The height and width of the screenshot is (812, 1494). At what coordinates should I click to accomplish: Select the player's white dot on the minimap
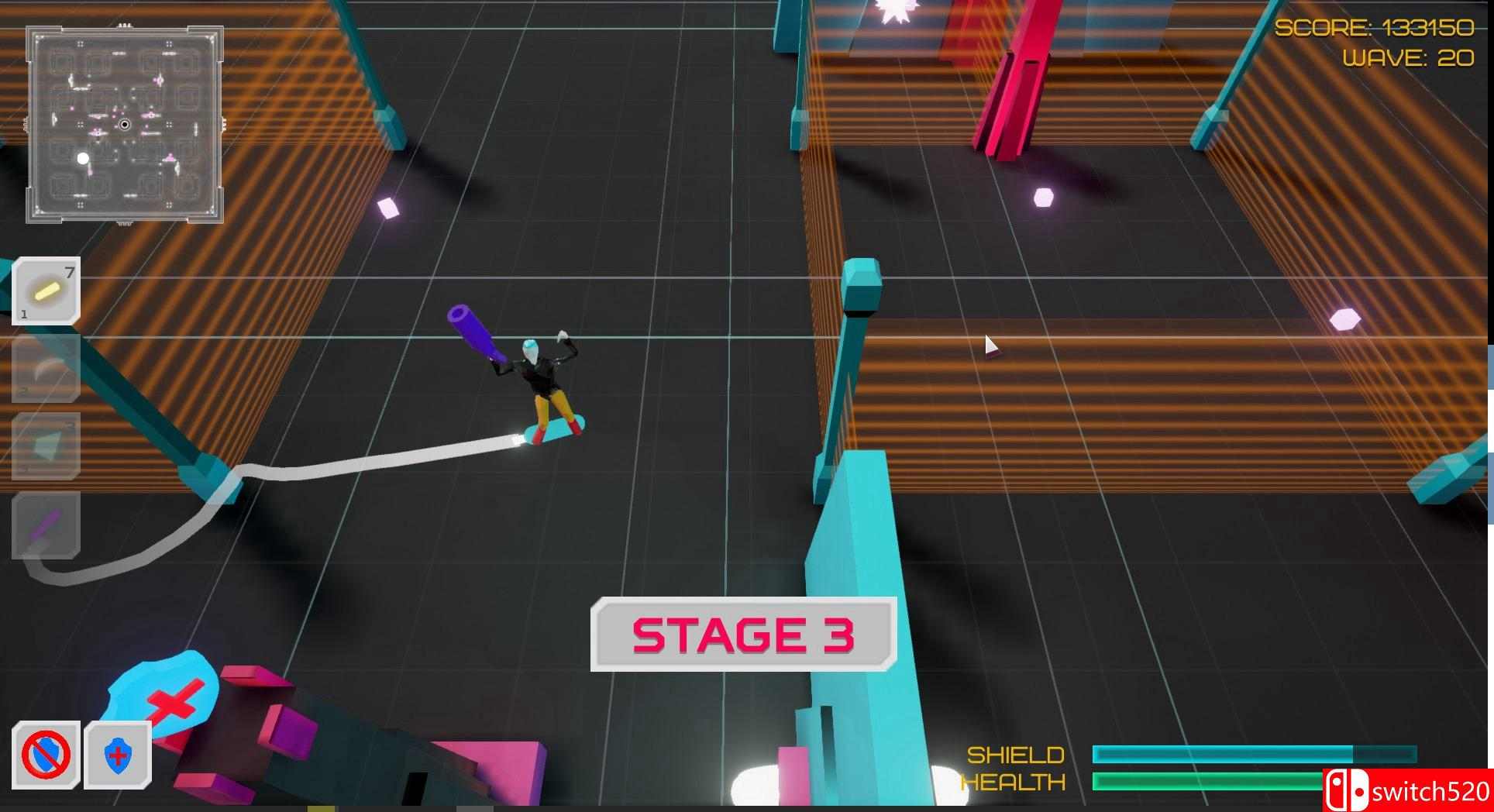click(82, 159)
